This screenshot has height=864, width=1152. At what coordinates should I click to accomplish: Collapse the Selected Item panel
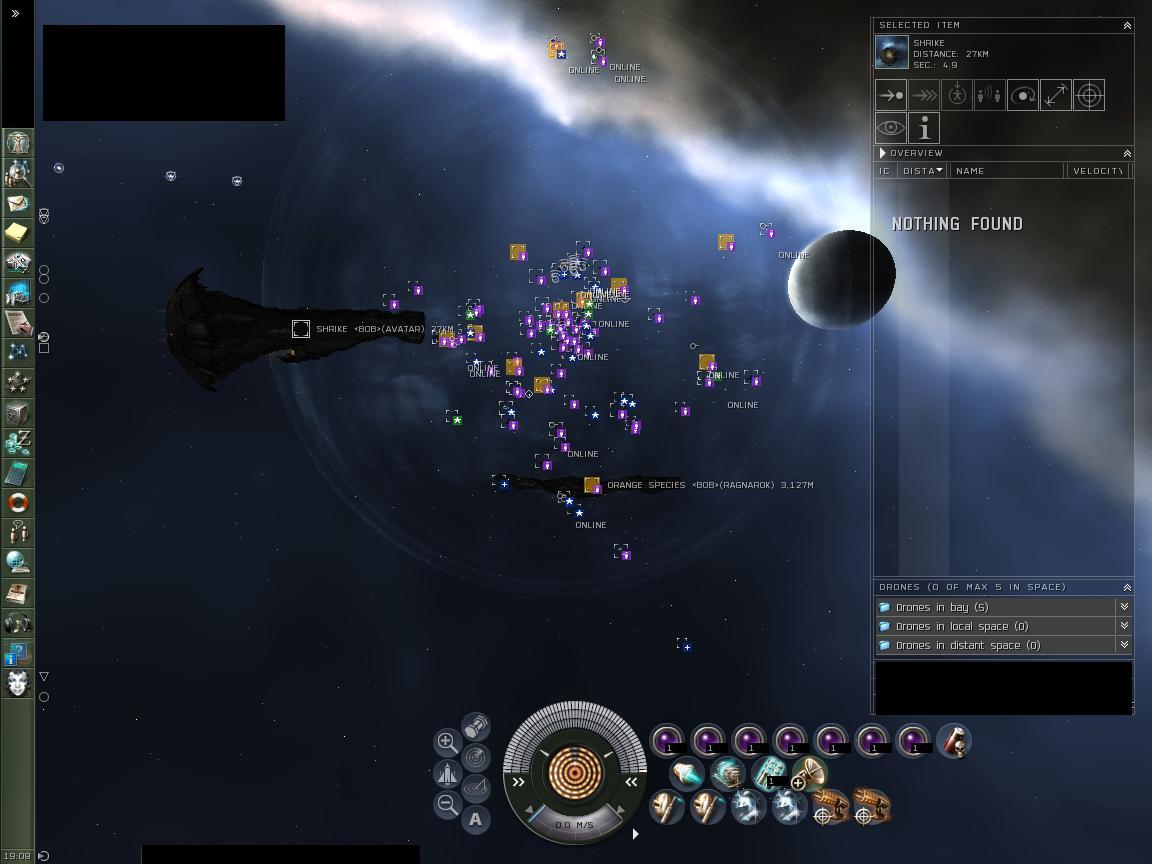[x=1127, y=25]
